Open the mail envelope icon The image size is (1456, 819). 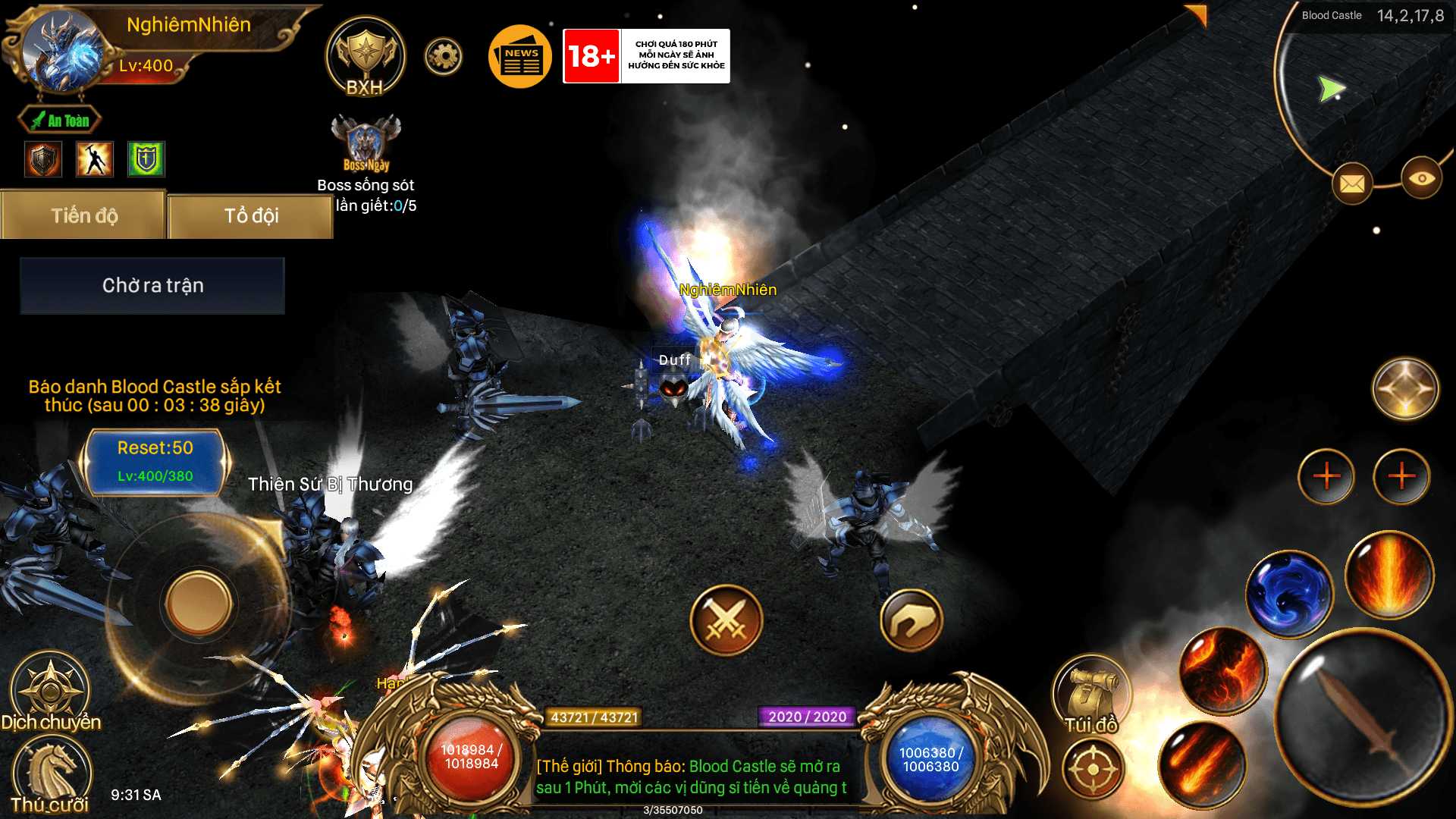click(1352, 184)
